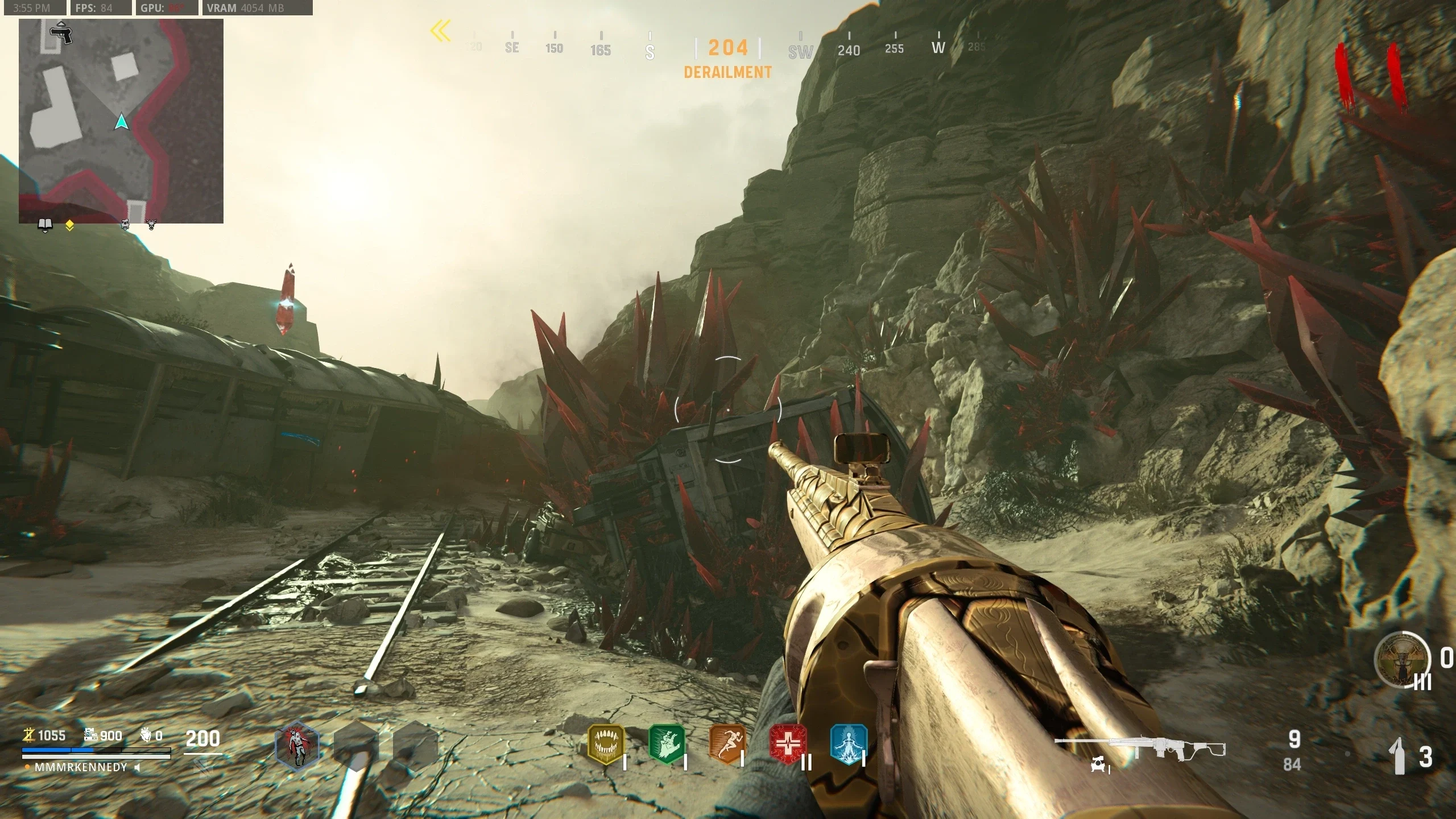
Task: Click the minimap in the corner
Action: click(121, 121)
